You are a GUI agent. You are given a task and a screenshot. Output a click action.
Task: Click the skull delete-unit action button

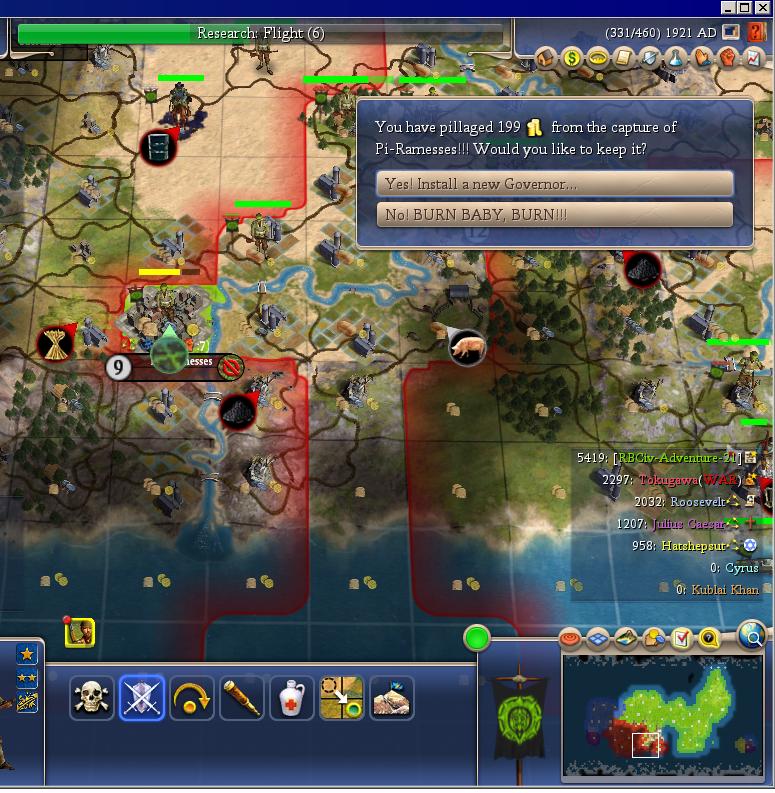coord(92,698)
